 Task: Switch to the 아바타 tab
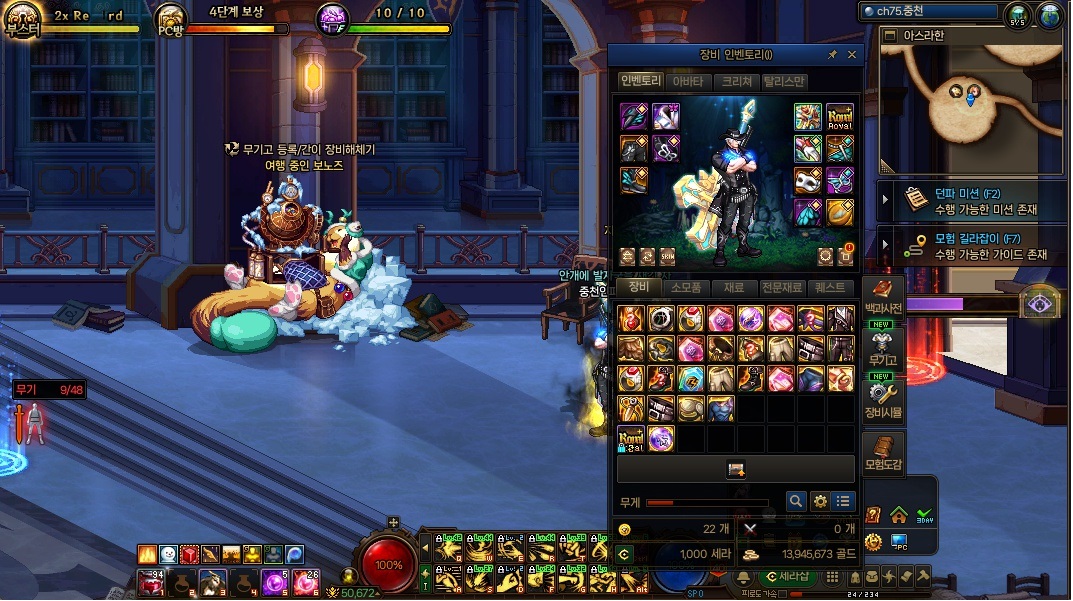687,81
